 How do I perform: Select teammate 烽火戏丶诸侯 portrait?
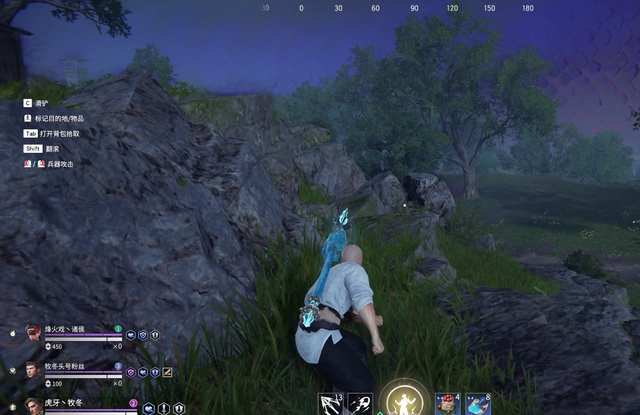tap(34, 333)
